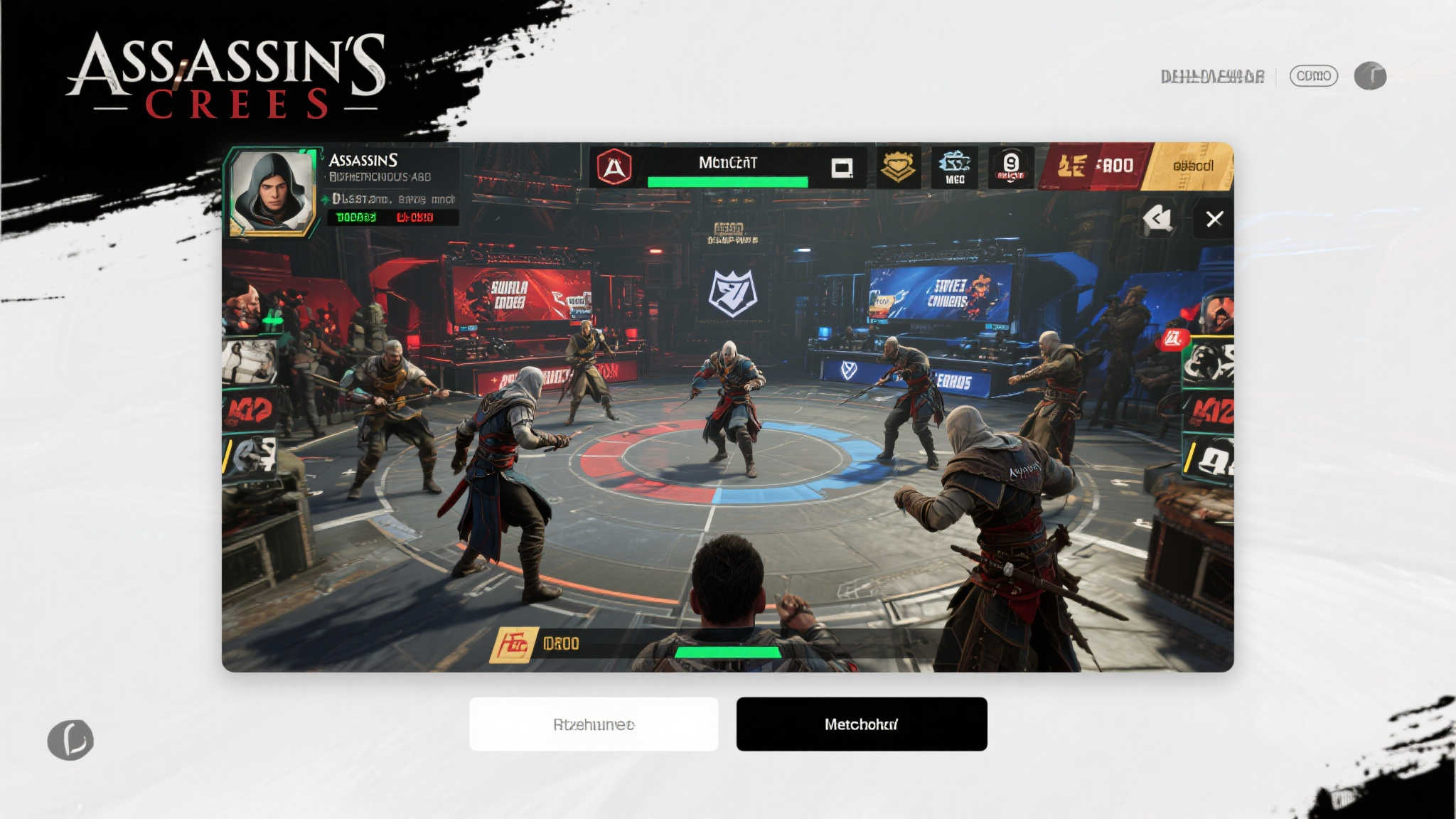The width and height of the screenshot is (1456, 819).
Task: Select the red graffiti tile on right panel
Action: pyautogui.click(x=1210, y=411)
